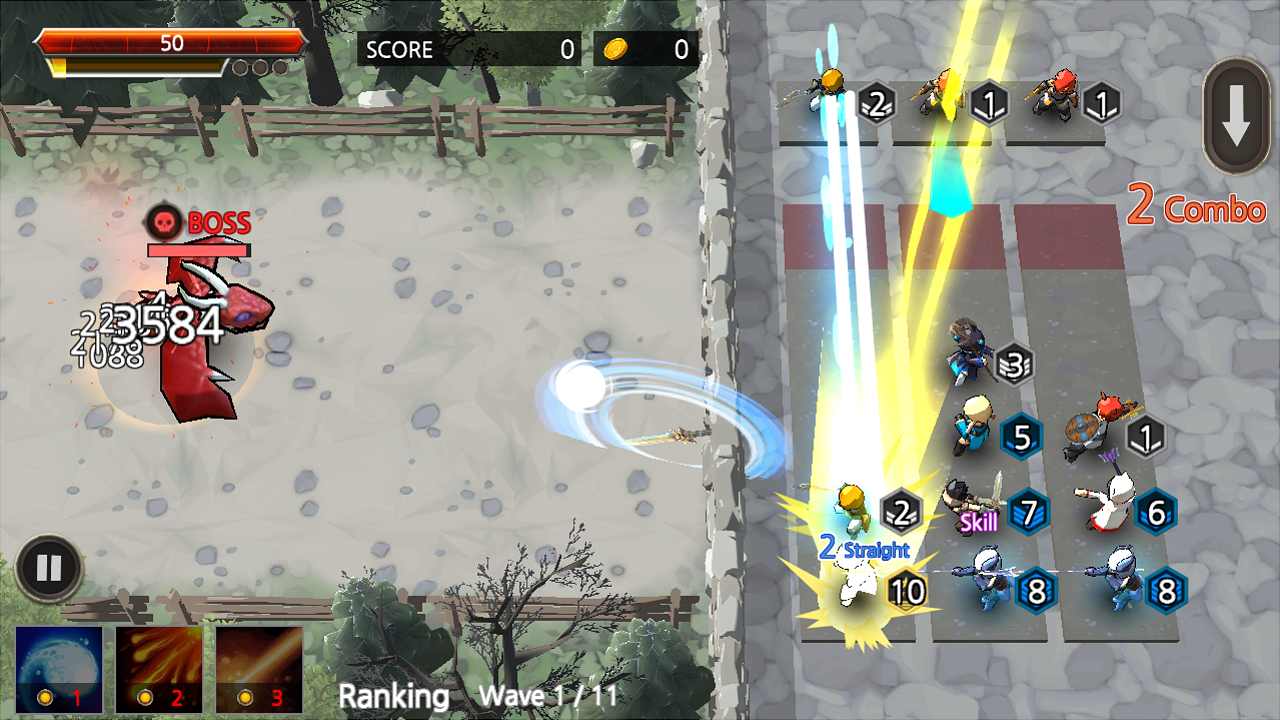The width and height of the screenshot is (1280, 720).
Task: Open the Ranking menu at bottom
Action: tap(392, 697)
